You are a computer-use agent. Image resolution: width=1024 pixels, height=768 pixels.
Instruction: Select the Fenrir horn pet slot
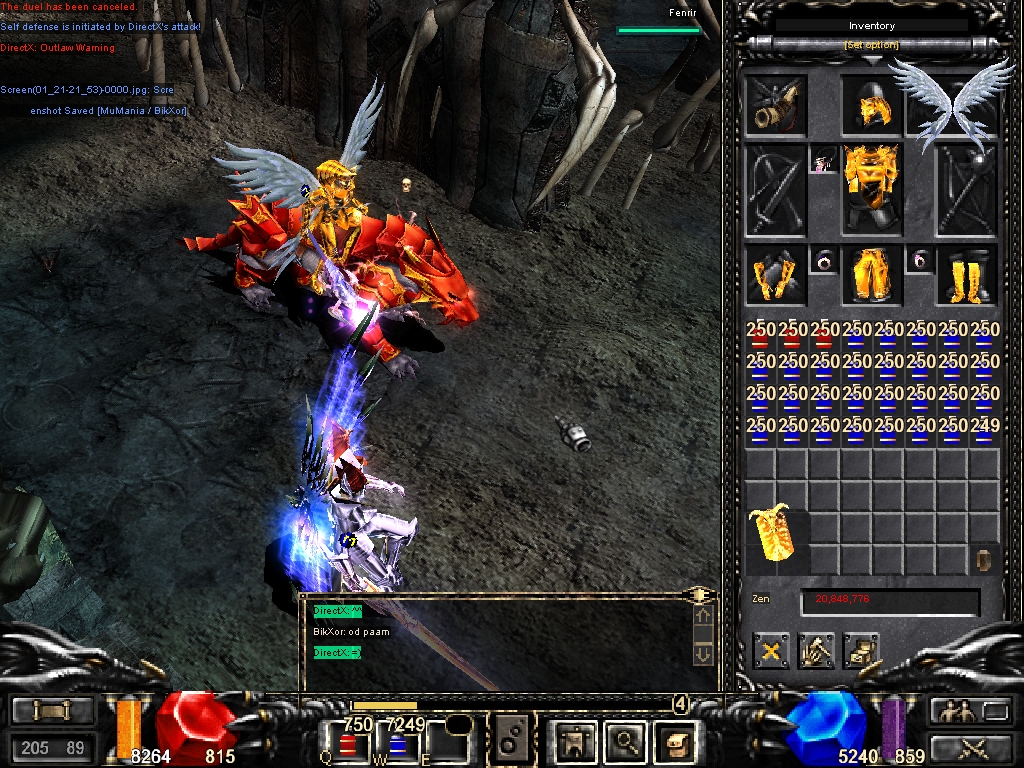(775, 105)
